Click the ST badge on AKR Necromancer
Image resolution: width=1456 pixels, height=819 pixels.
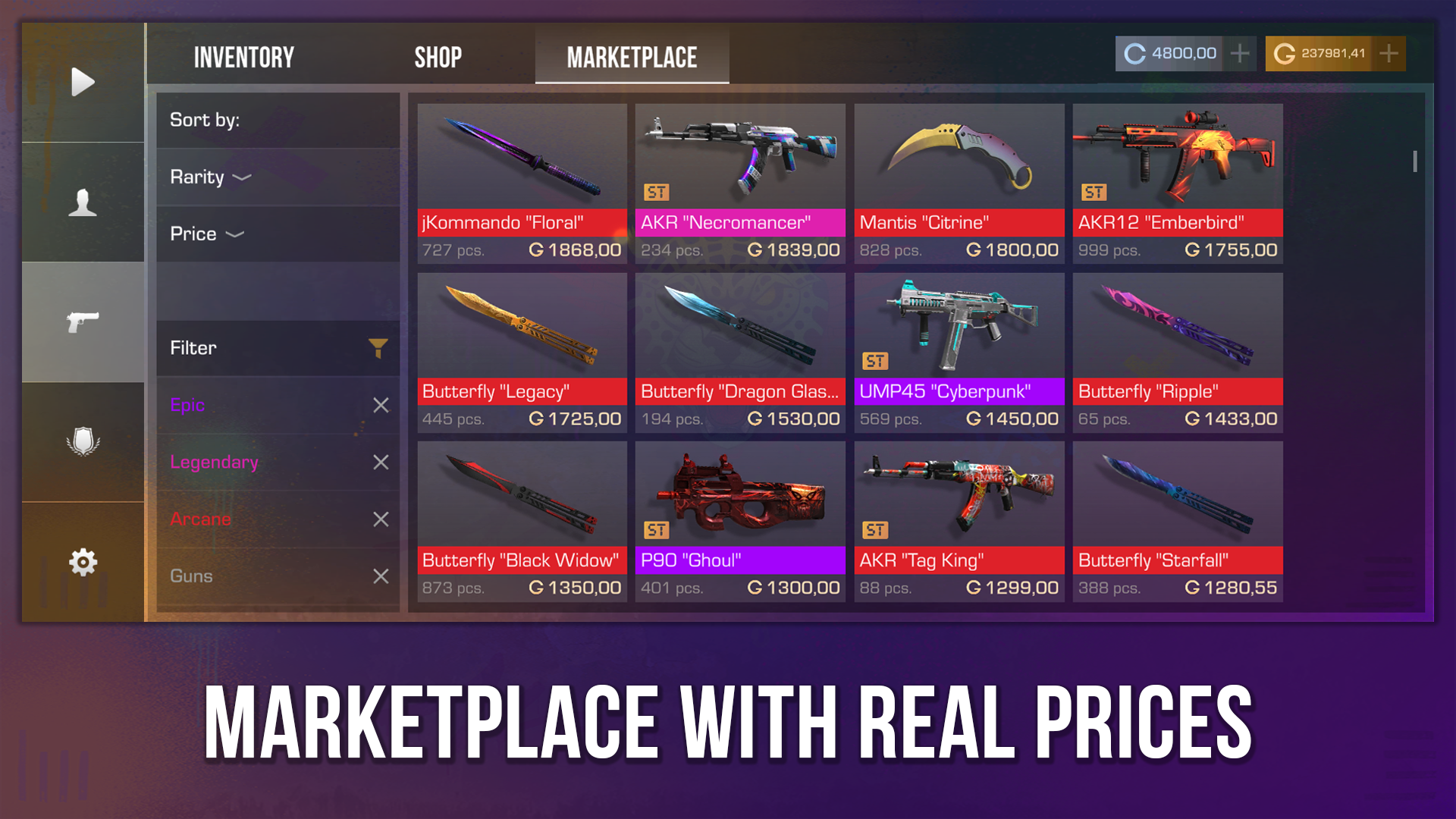tap(657, 192)
